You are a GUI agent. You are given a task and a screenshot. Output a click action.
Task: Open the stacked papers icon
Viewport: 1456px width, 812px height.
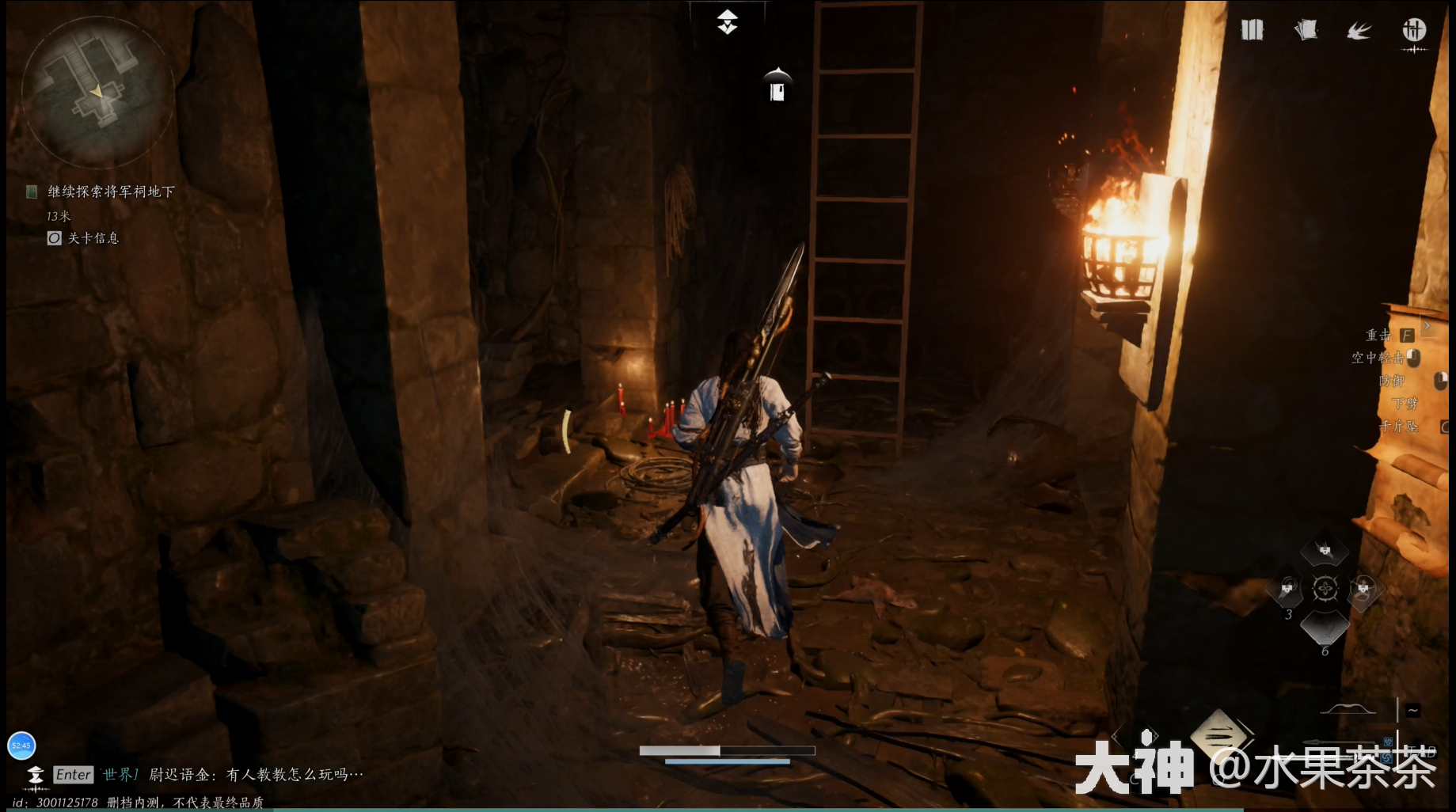[1306, 31]
